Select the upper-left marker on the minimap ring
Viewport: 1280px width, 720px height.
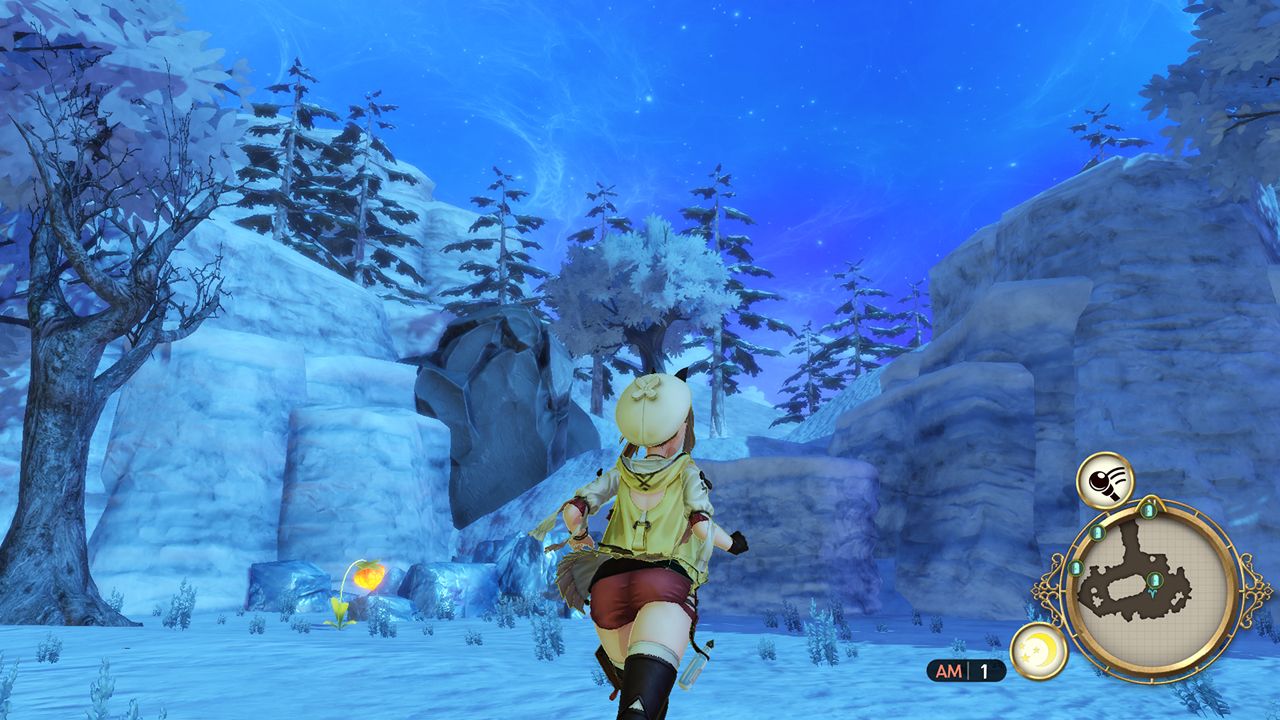(1098, 531)
